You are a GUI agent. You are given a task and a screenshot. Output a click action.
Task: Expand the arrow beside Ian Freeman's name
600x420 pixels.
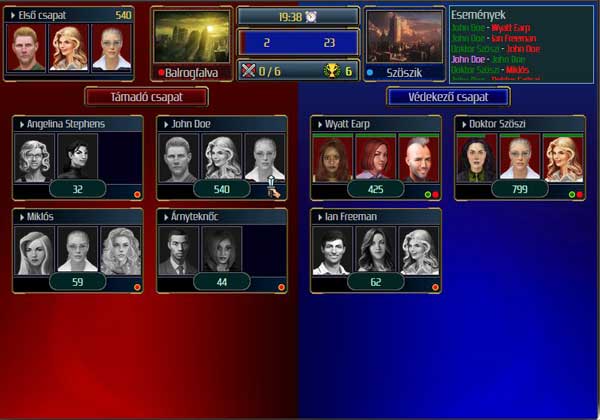[x=318, y=216]
